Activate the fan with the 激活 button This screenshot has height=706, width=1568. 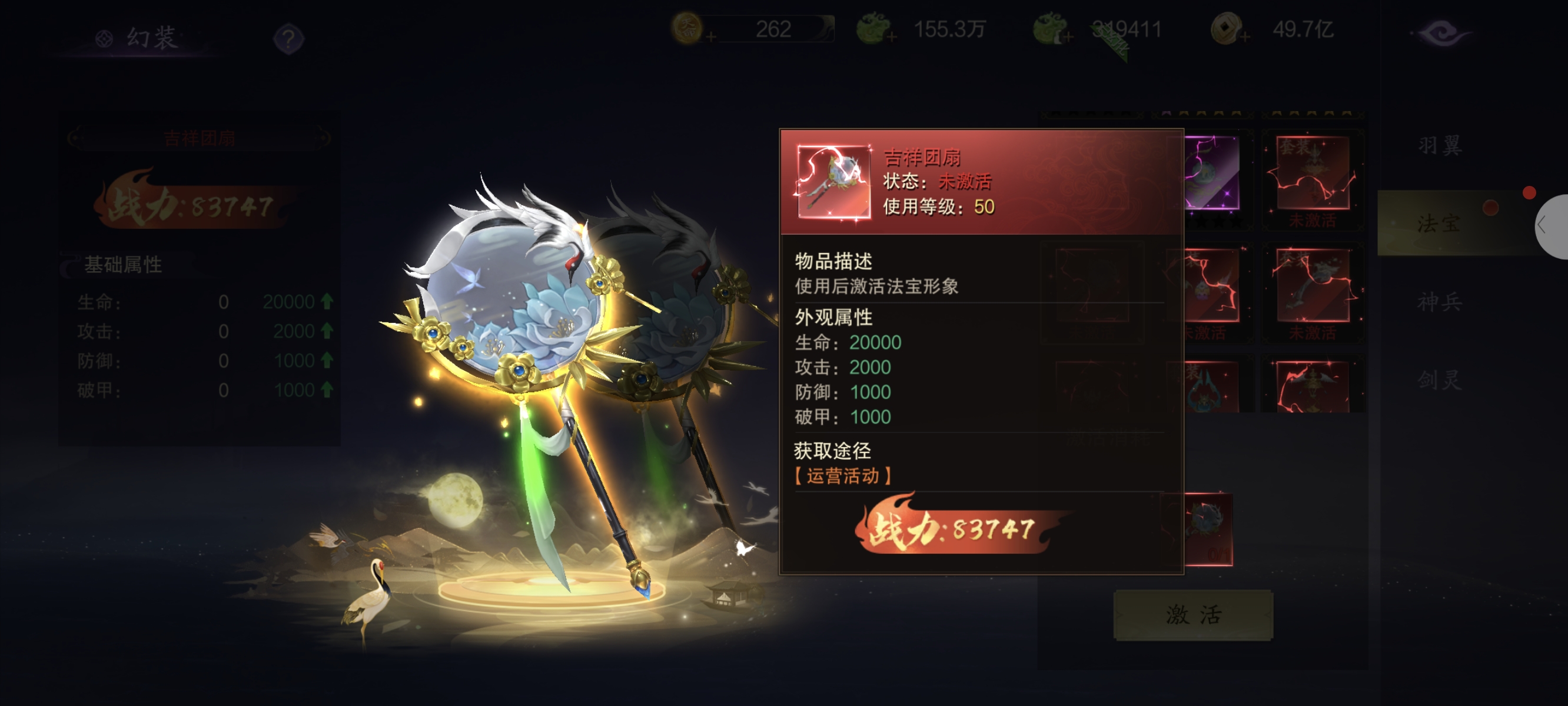[1193, 615]
